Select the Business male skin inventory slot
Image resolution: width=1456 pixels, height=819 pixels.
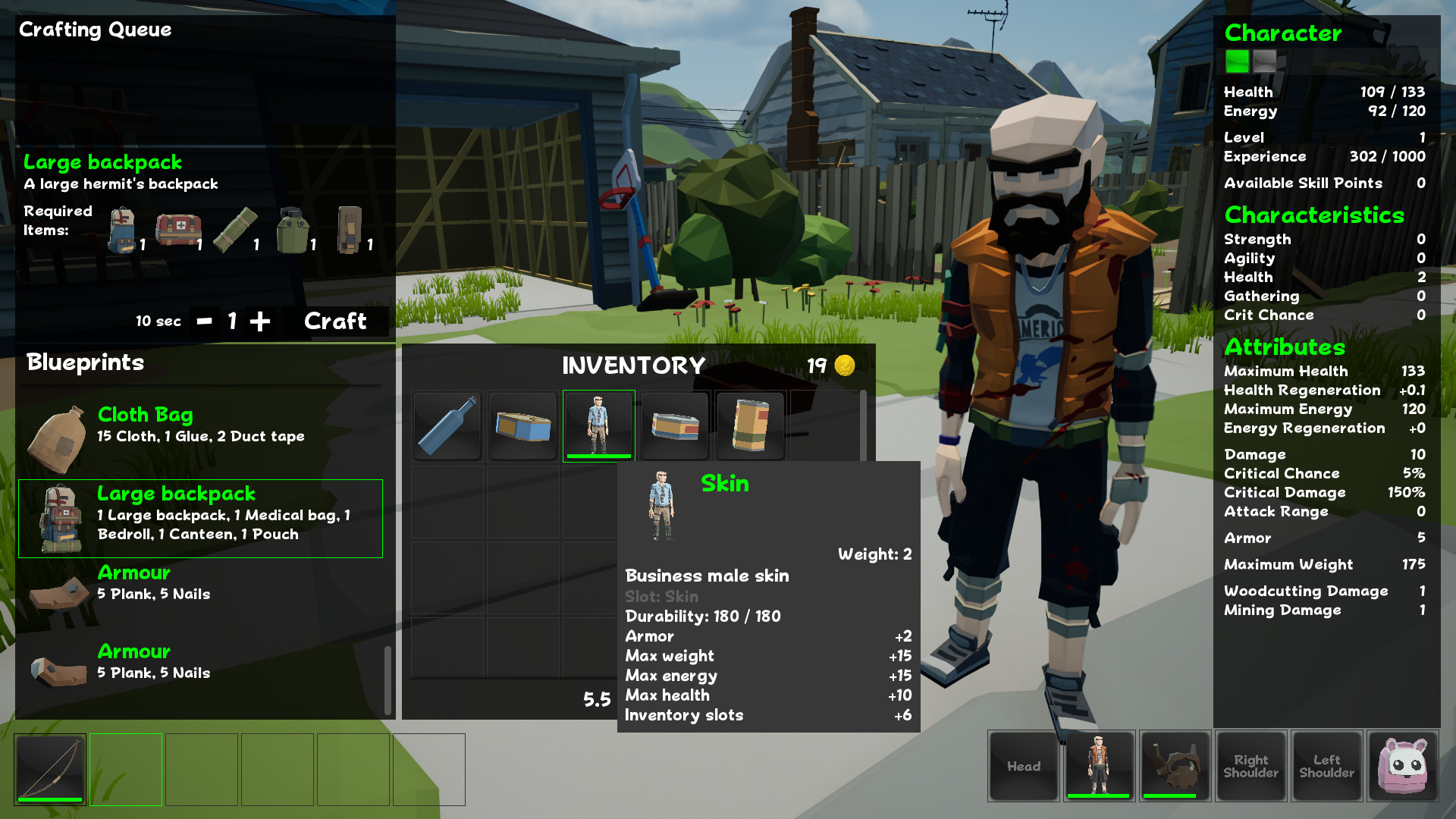click(598, 425)
